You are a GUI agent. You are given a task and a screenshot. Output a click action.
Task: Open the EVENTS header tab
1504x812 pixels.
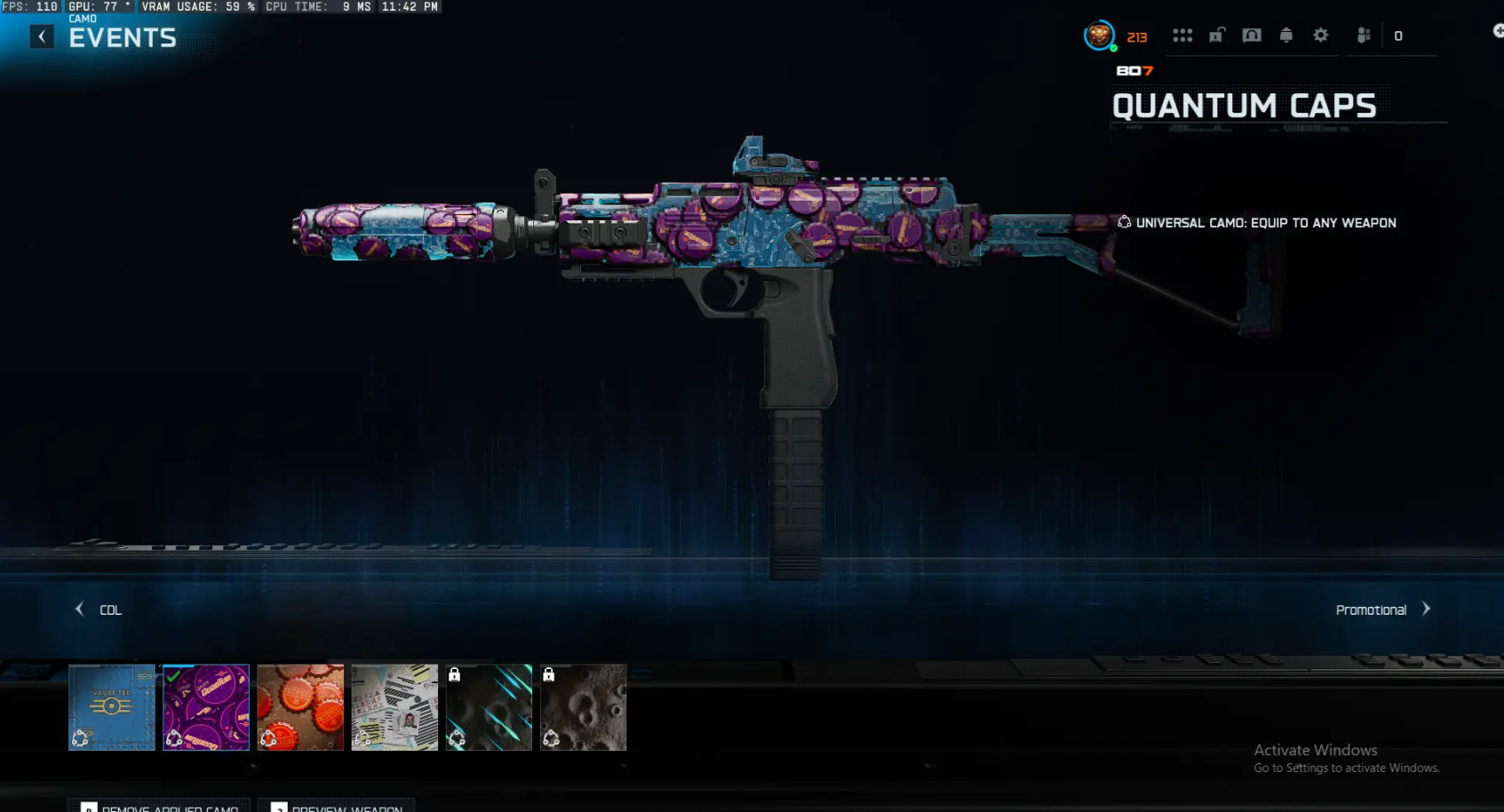(121, 37)
